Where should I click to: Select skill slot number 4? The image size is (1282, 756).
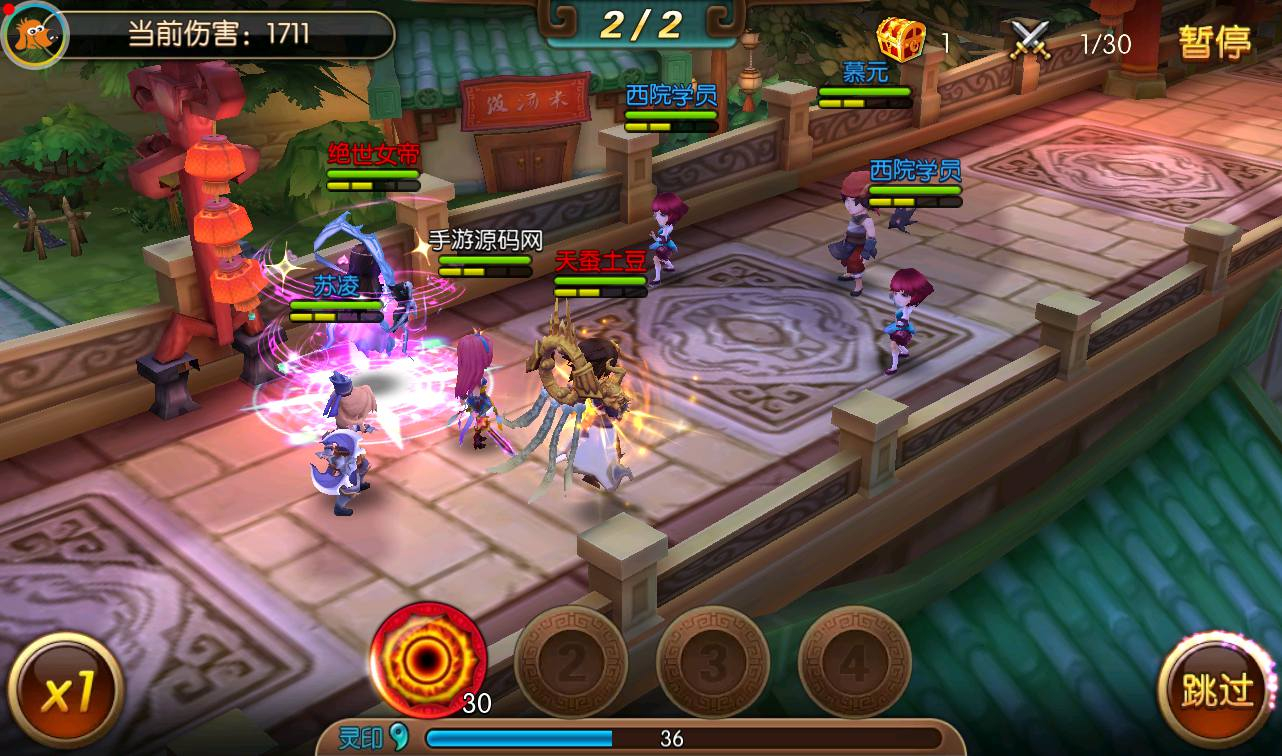(x=854, y=662)
